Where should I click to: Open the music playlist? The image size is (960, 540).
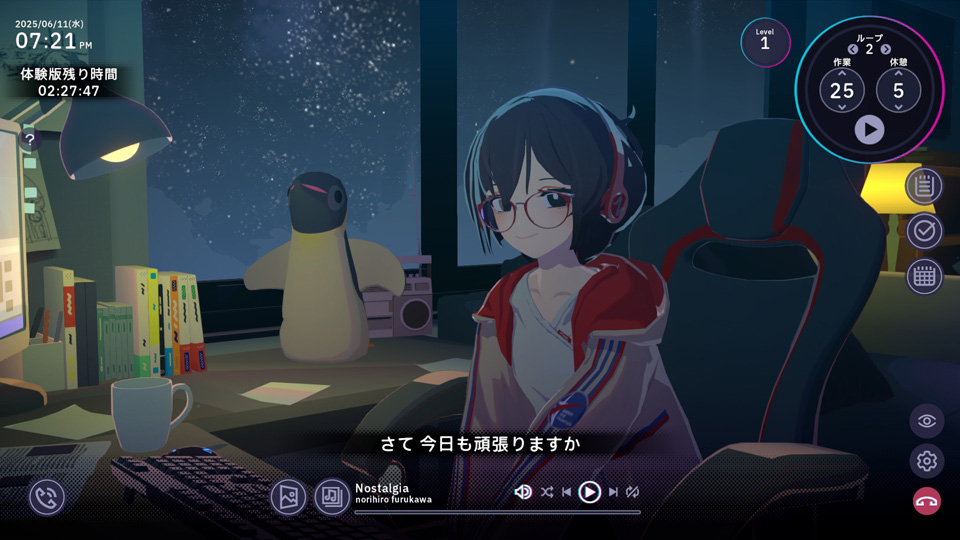click(332, 496)
